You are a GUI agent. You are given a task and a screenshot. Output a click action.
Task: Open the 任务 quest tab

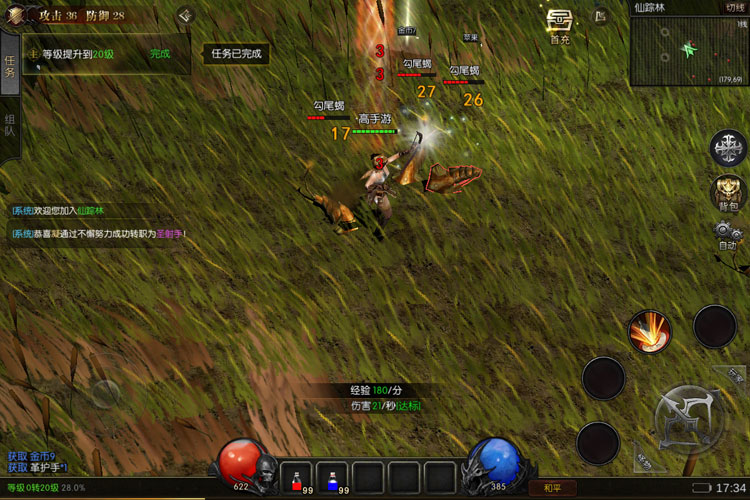(x=10, y=66)
